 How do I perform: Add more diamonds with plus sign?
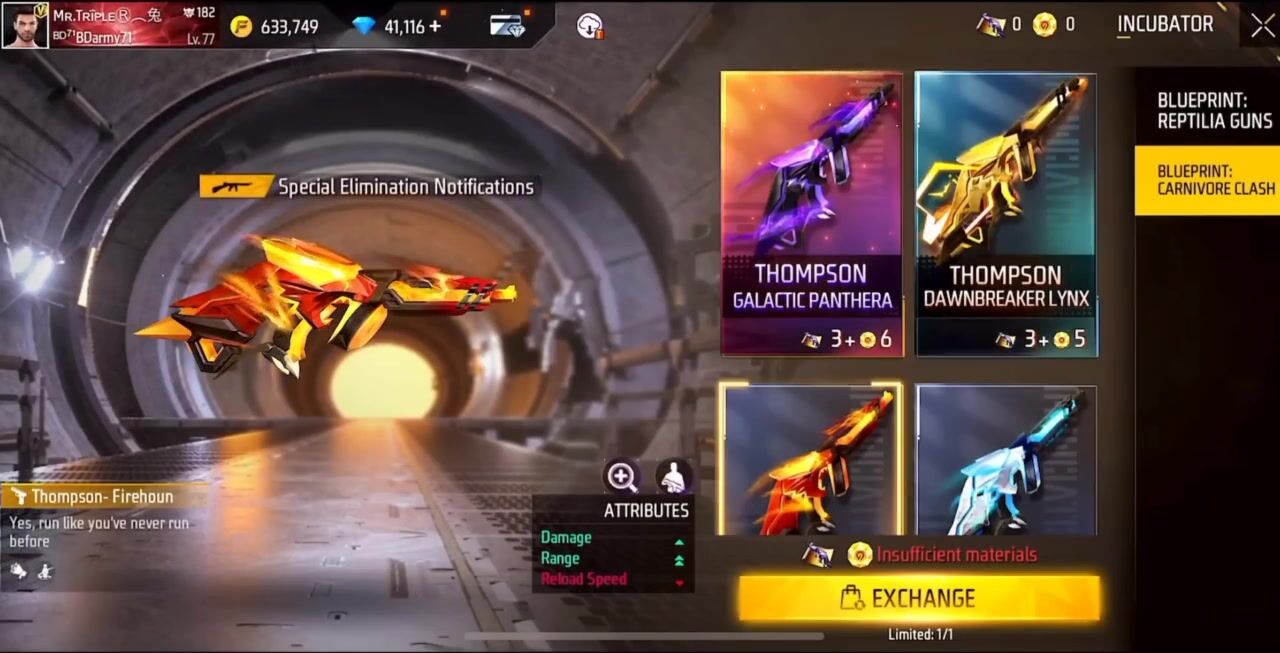pos(435,26)
